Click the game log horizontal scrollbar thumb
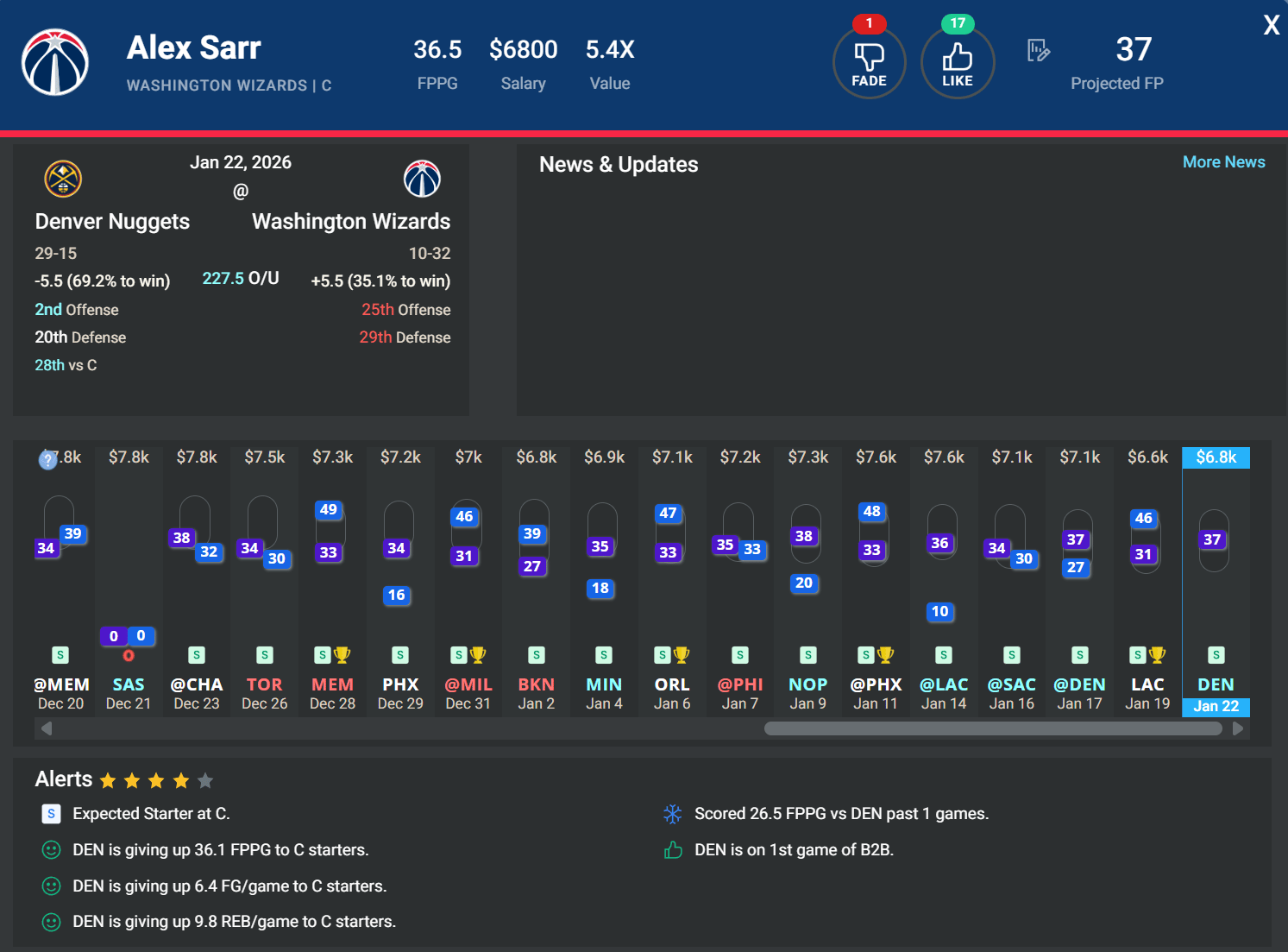 tap(992, 728)
